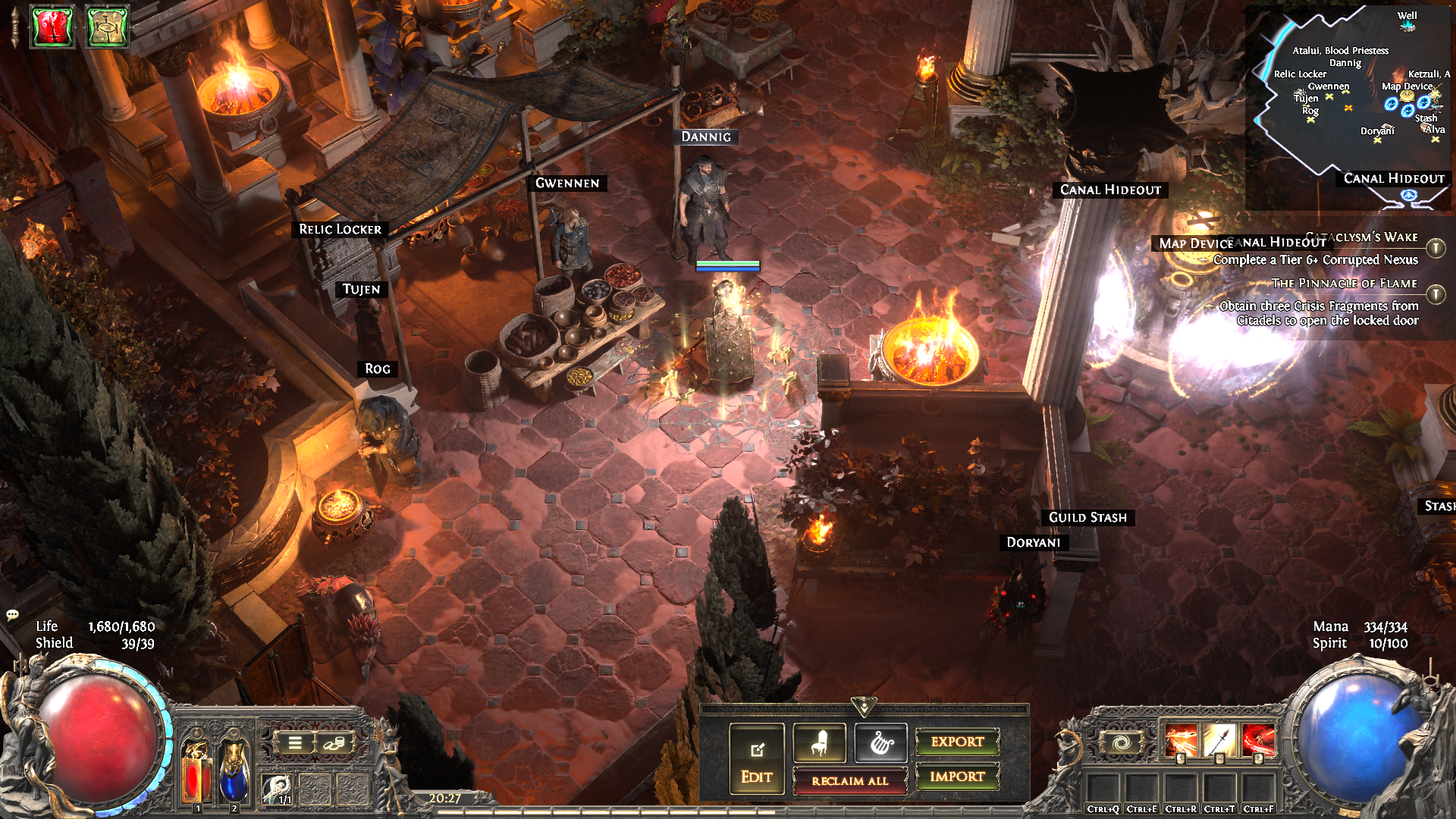
Task: Click the red blood sword buff icon
Action: click(x=52, y=27)
